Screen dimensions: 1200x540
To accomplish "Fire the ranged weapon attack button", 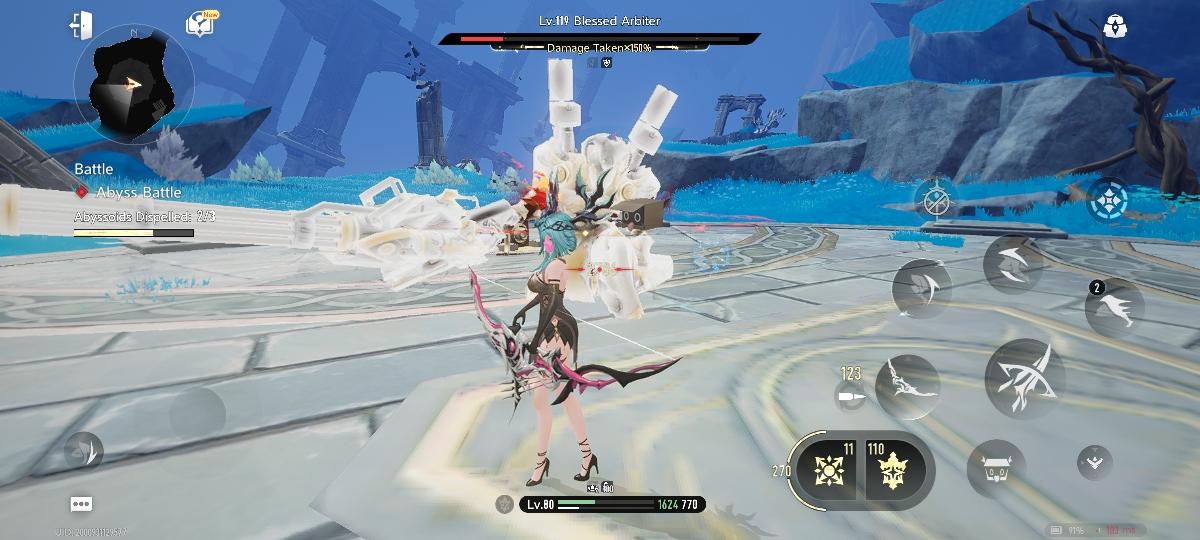I will pyautogui.click(x=908, y=386).
